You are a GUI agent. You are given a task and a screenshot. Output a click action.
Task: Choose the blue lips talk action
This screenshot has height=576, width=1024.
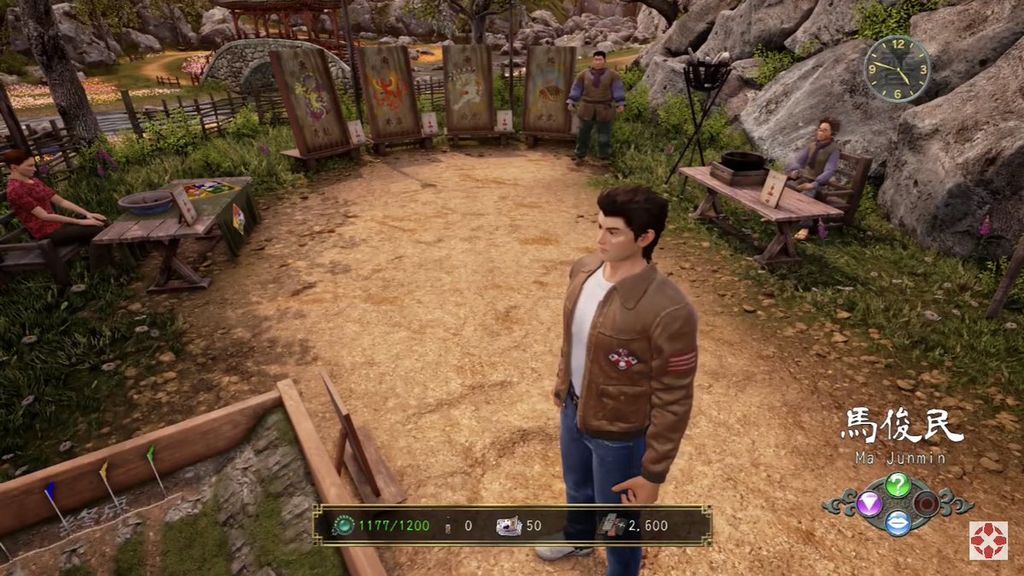[x=898, y=521]
